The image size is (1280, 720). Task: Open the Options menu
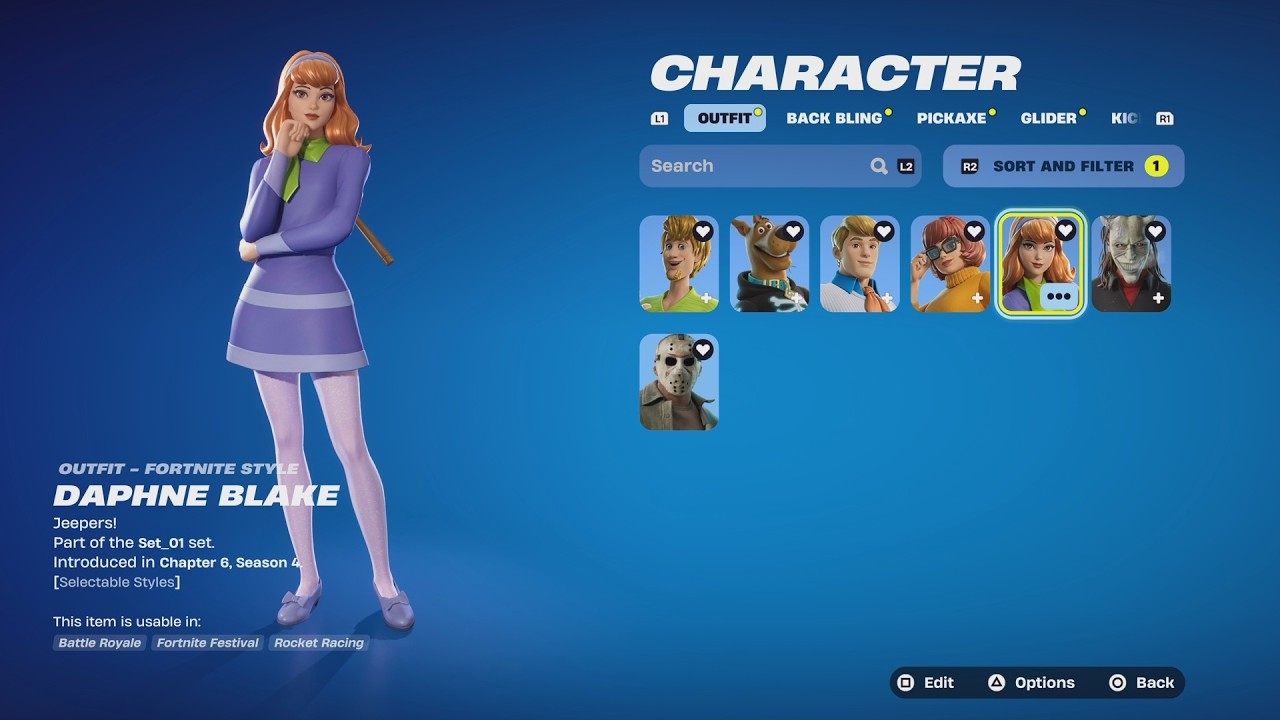coord(1032,683)
